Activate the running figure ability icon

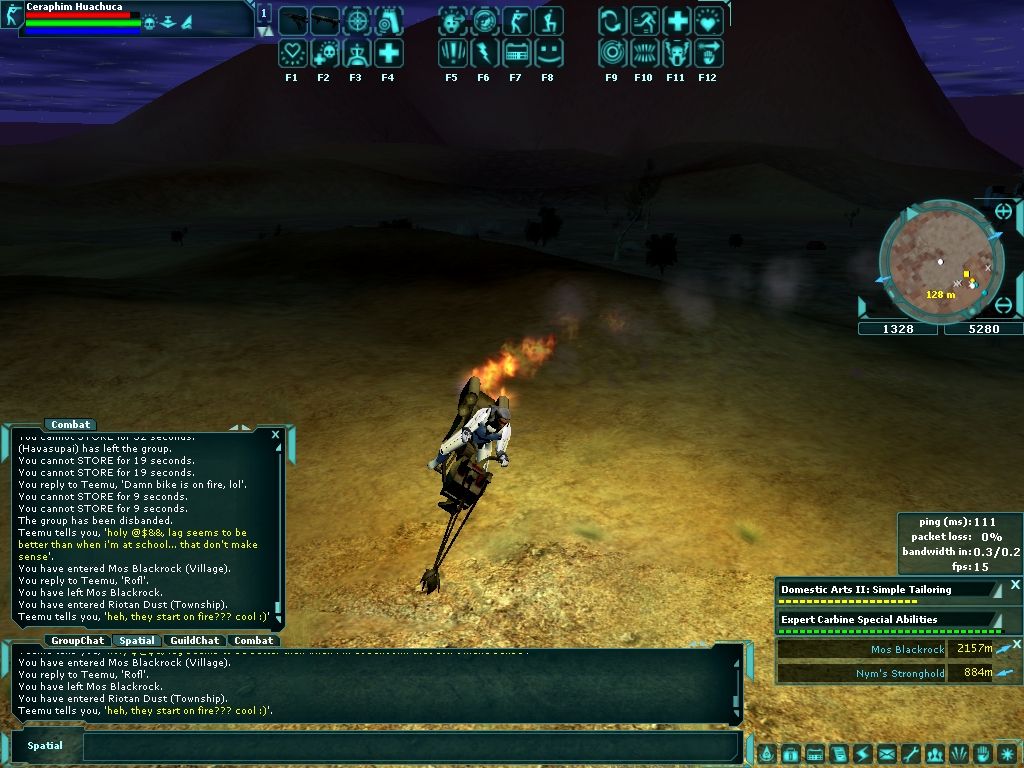[x=644, y=21]
